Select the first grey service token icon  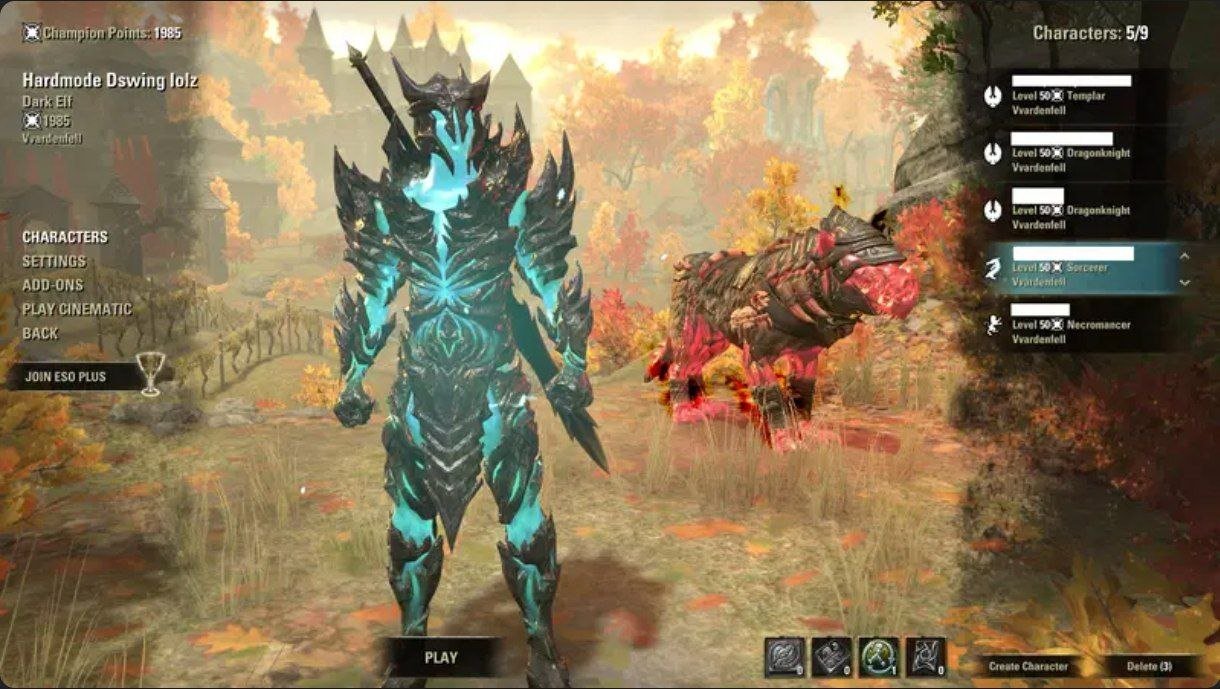pyautogui.click(x=785, y=657)
